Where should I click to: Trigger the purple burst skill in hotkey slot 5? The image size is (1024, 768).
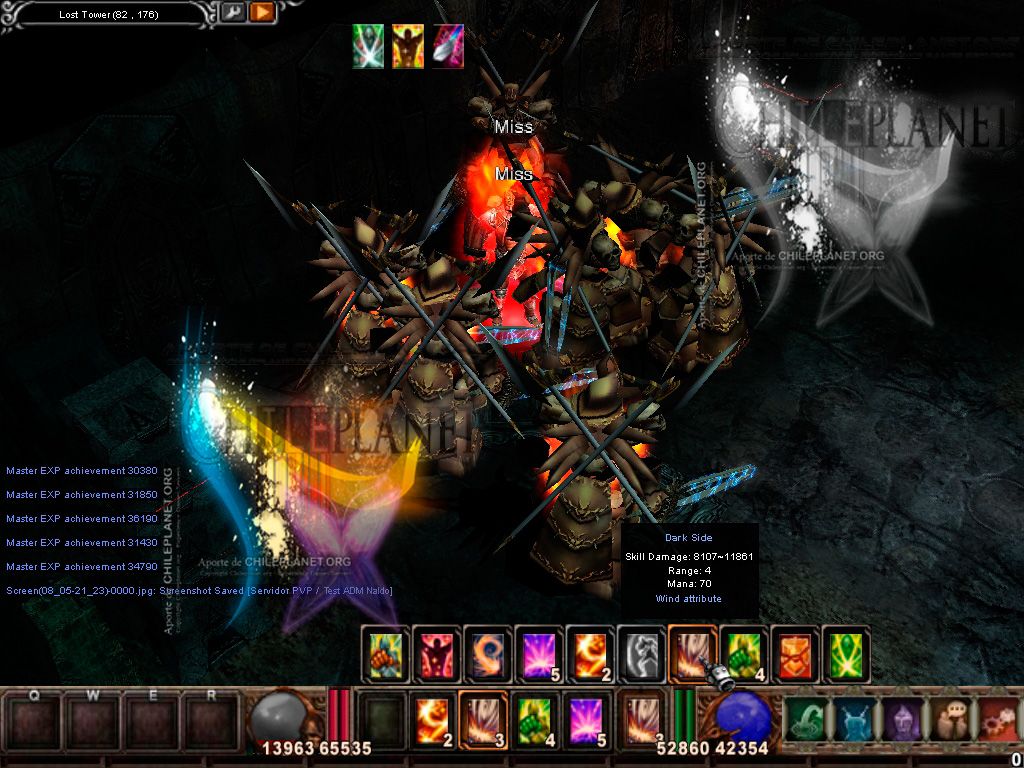tap(586, 719)
